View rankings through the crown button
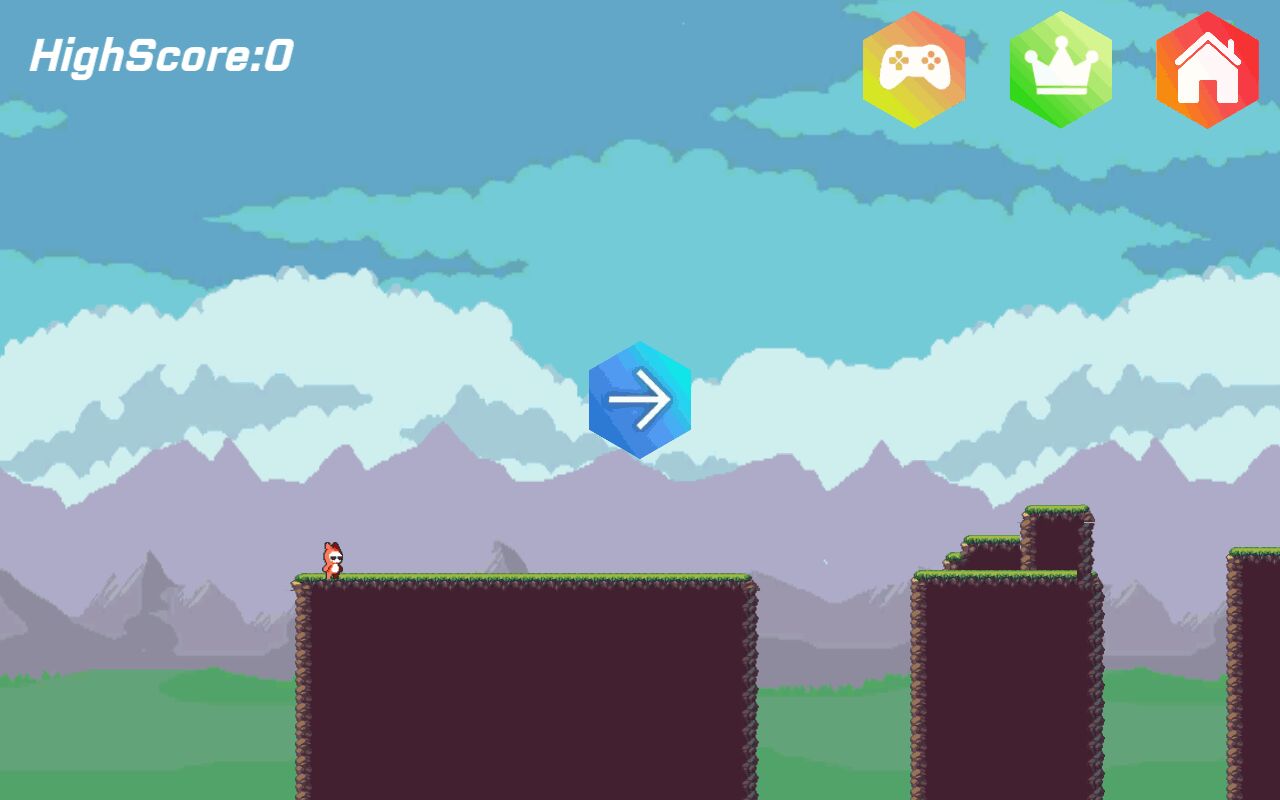Viewport: 1280px width, 800px height. point(1060,66)
